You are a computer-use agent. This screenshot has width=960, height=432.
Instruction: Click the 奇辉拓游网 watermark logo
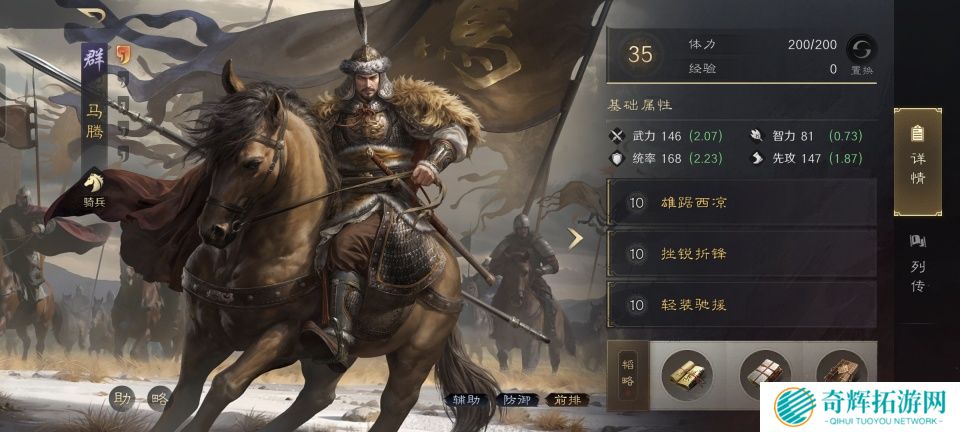point(862,408)
